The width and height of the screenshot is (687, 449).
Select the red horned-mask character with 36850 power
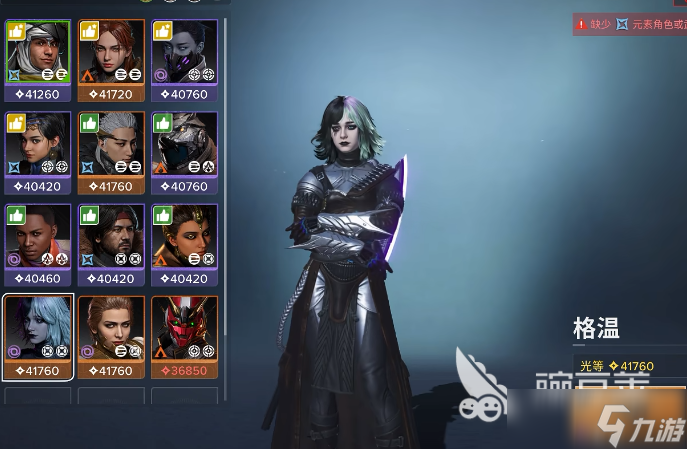point(184,328)
